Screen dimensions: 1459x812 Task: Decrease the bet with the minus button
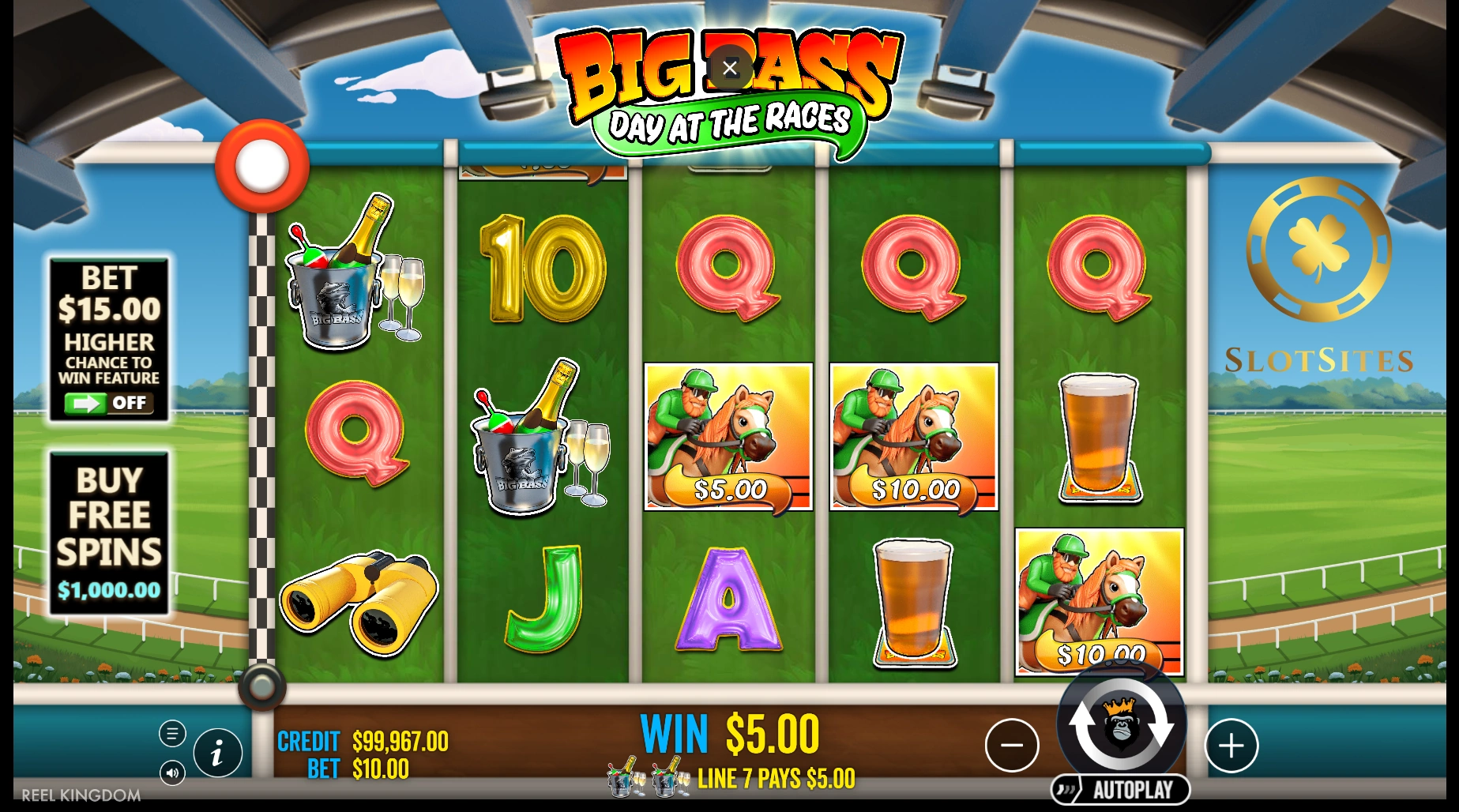[x=1011, y=745]
